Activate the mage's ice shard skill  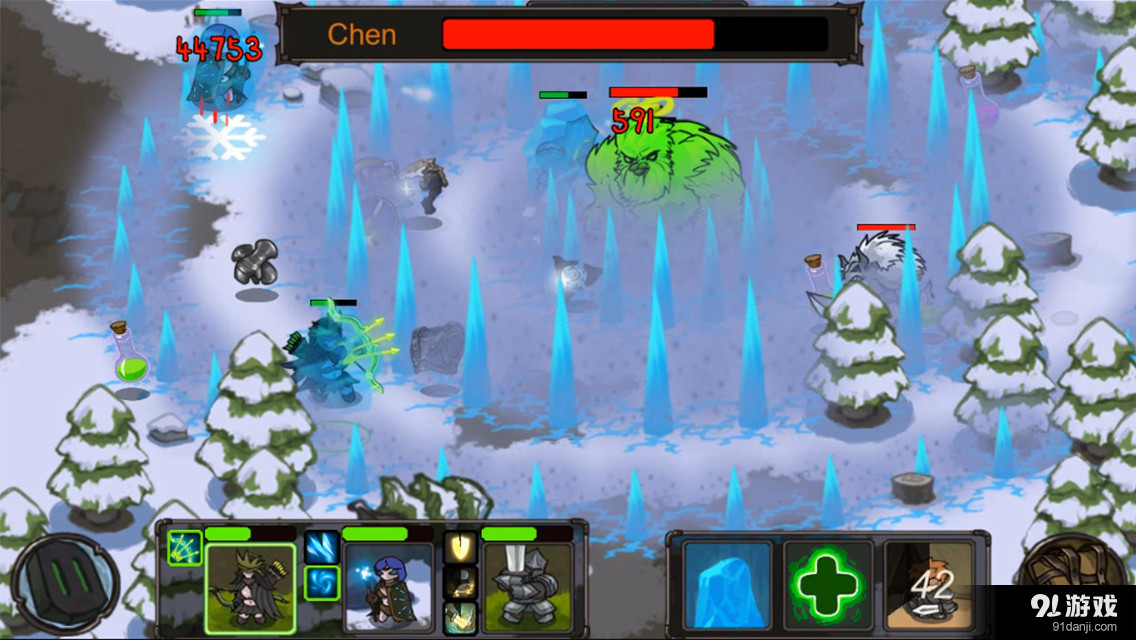(x=322, y=547)
